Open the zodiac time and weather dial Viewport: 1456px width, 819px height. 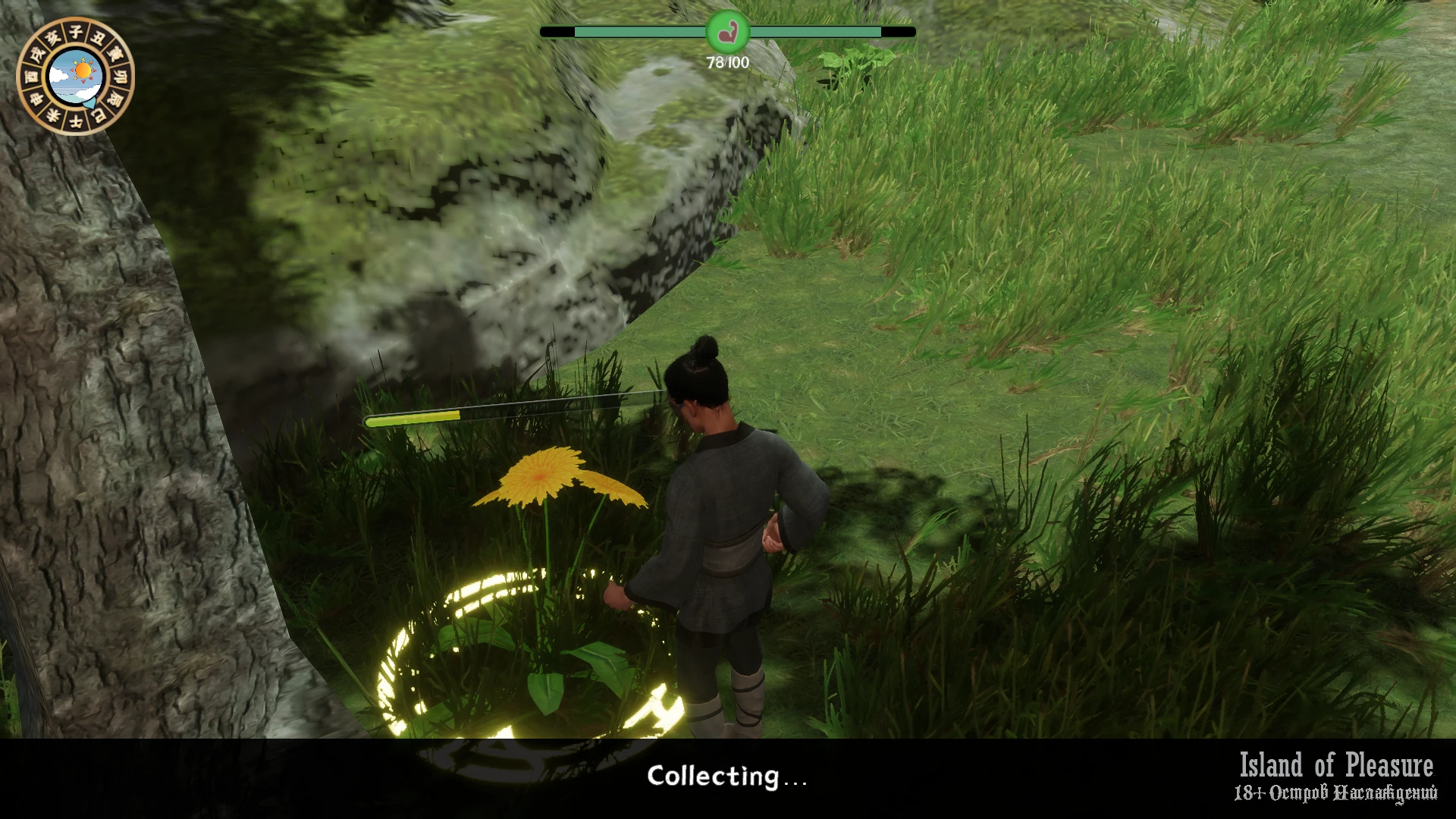75,76
